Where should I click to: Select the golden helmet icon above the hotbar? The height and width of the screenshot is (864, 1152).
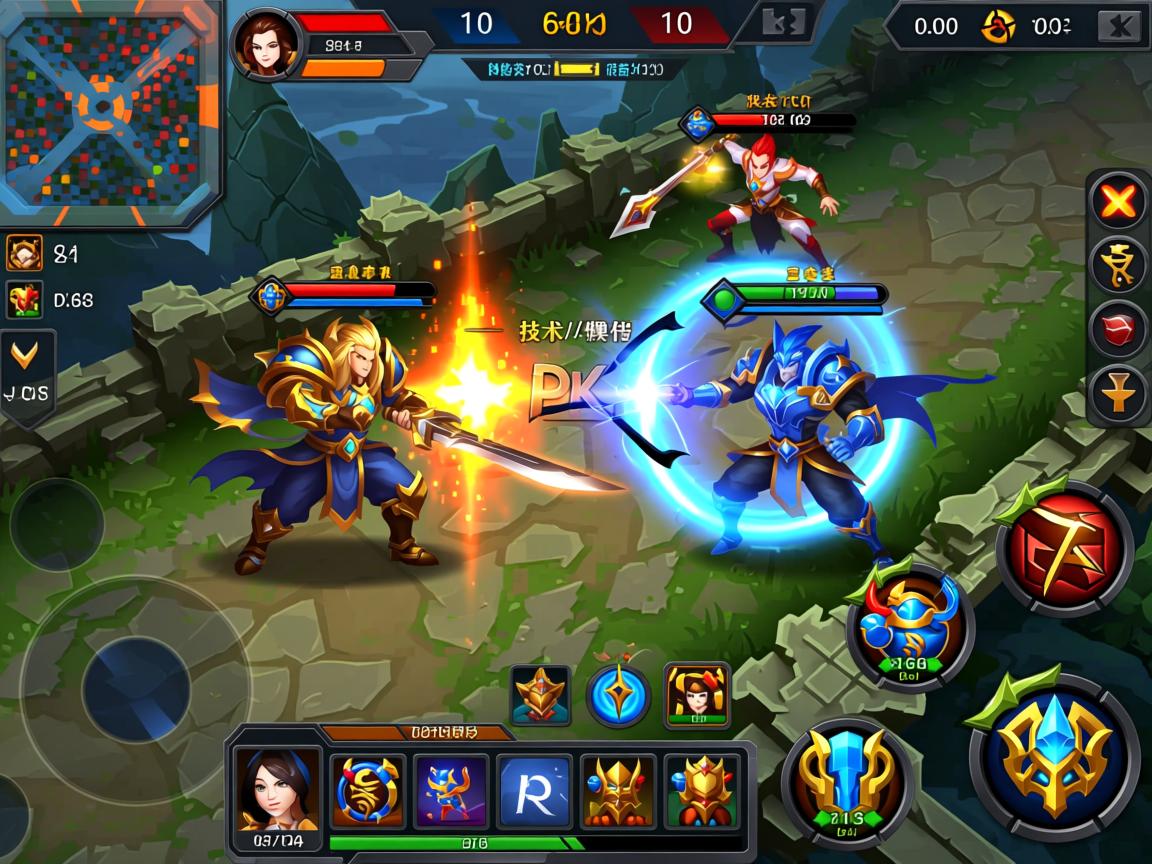[x=541, y=695]
